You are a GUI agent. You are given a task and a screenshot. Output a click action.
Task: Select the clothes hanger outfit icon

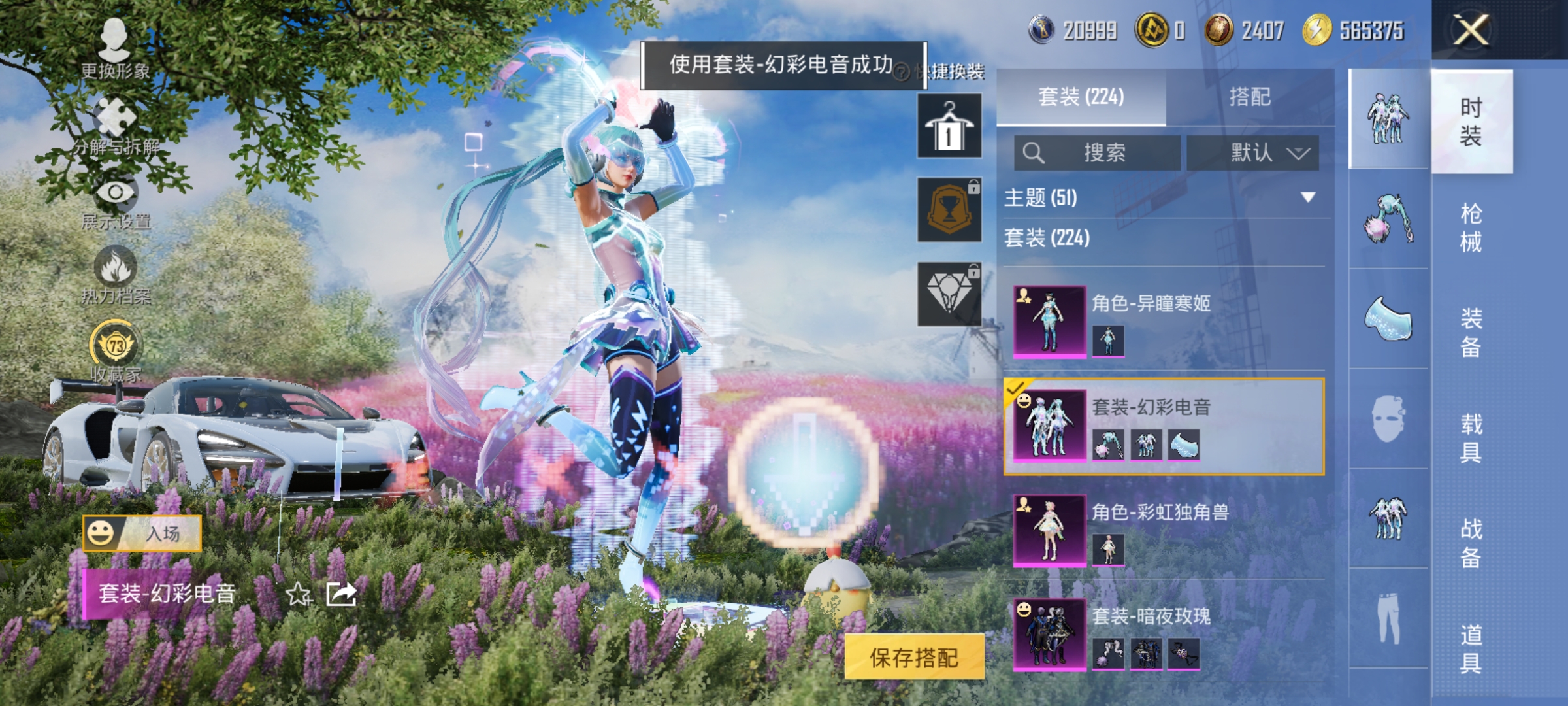point(949,126)
